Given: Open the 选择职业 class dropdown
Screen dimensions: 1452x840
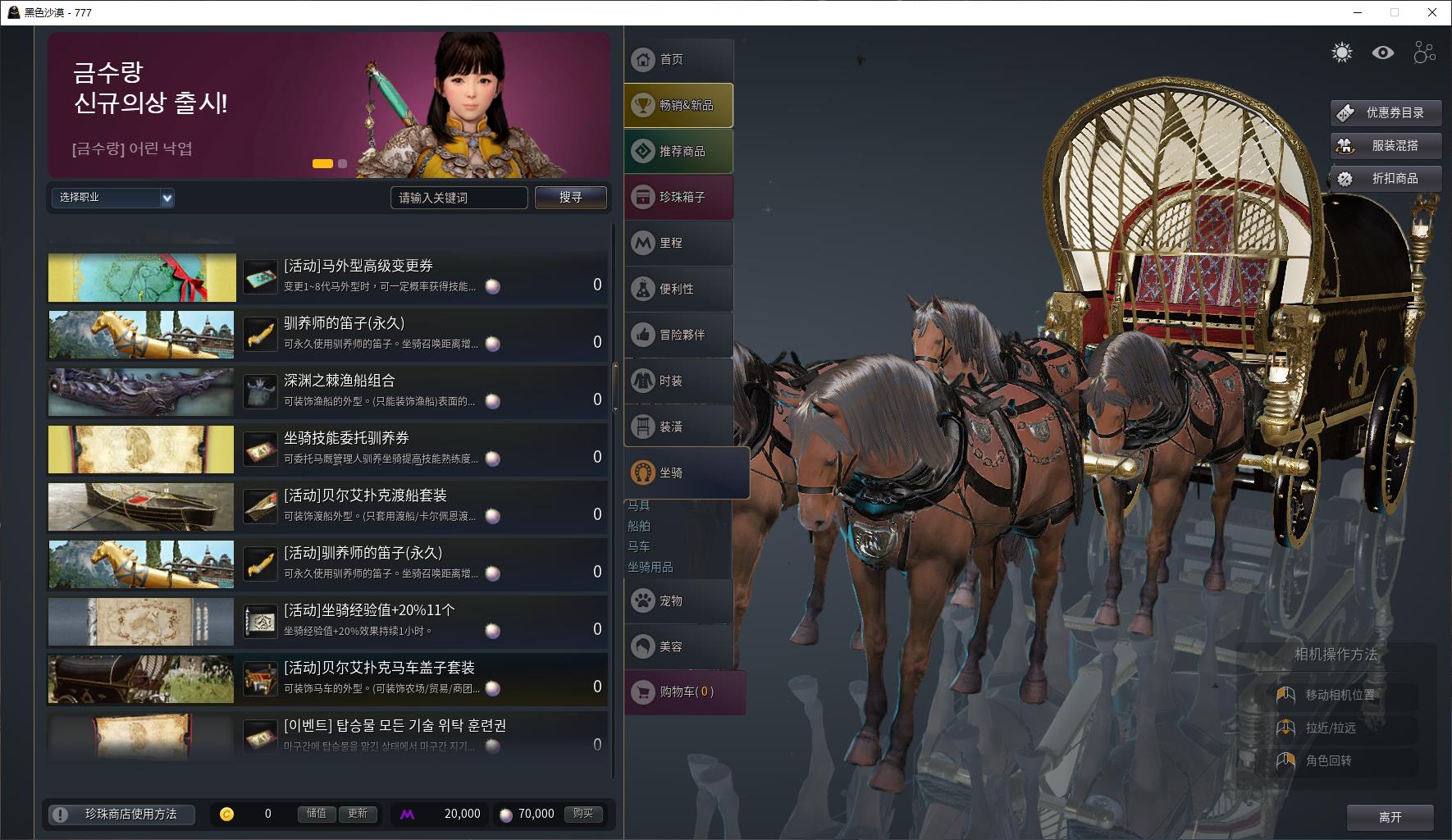Looking at the screenshot, I should 112,198.
